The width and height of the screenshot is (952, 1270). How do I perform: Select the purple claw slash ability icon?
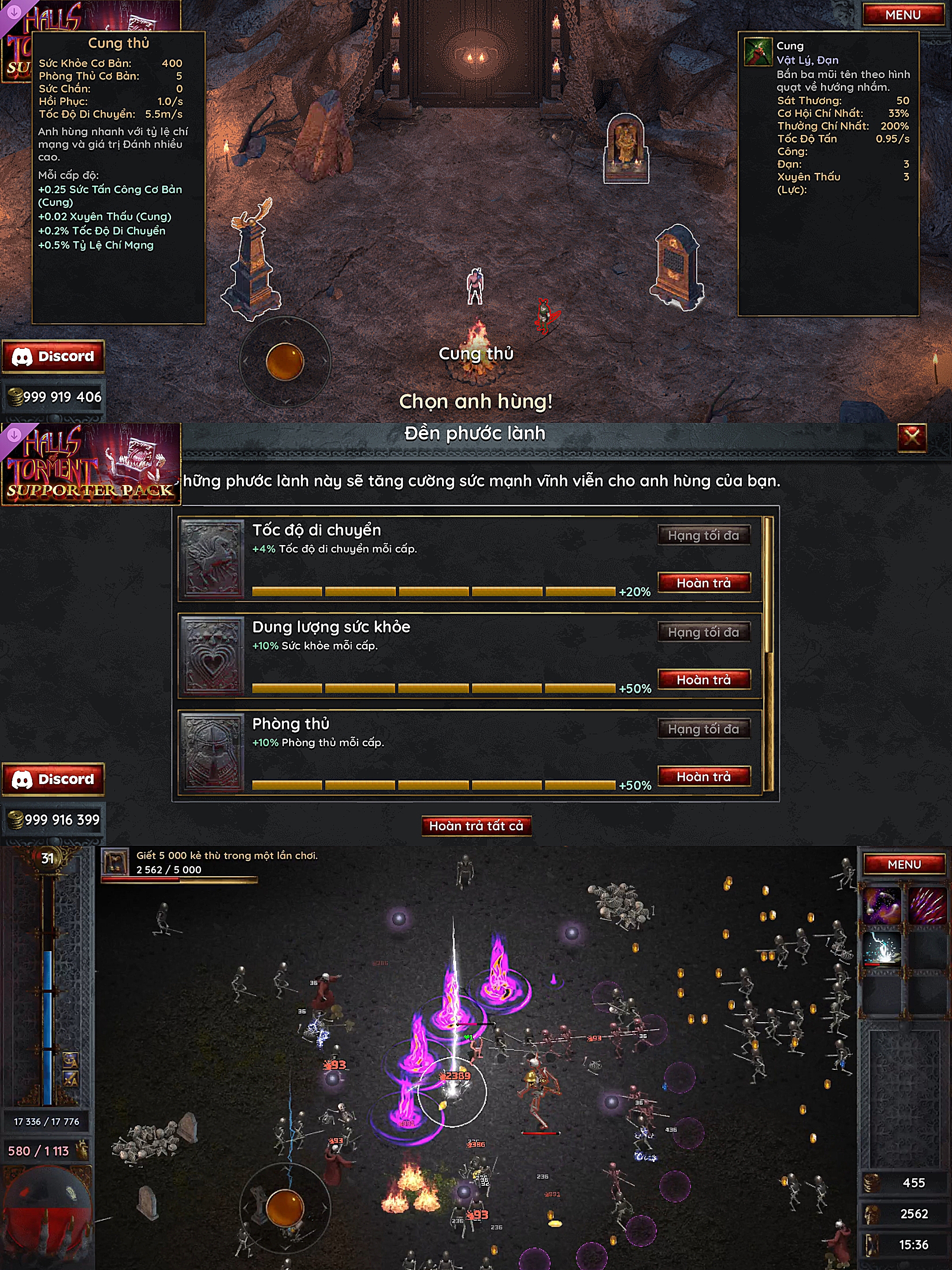(927, 905)
